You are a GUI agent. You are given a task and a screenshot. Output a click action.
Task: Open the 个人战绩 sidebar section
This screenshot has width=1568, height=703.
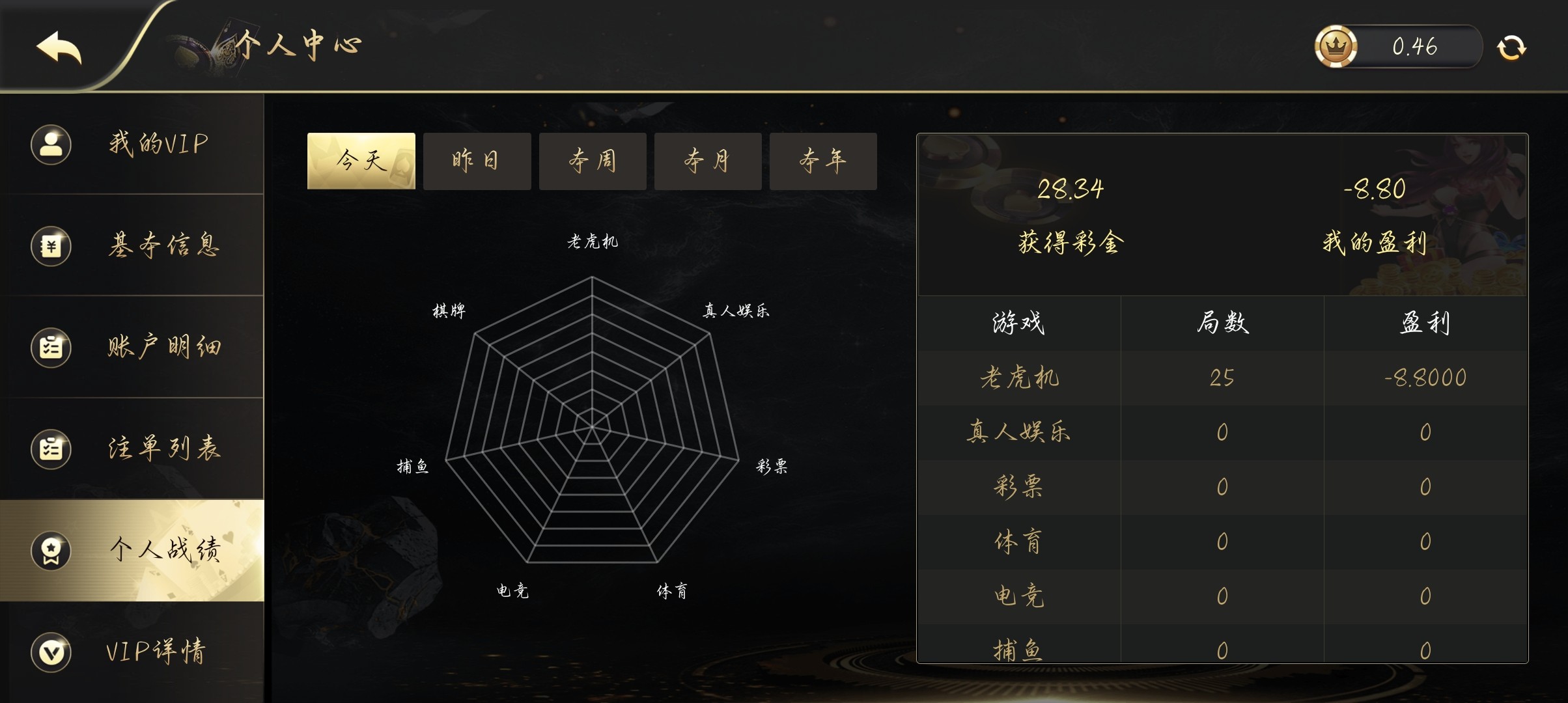click(x=163, y=551)
